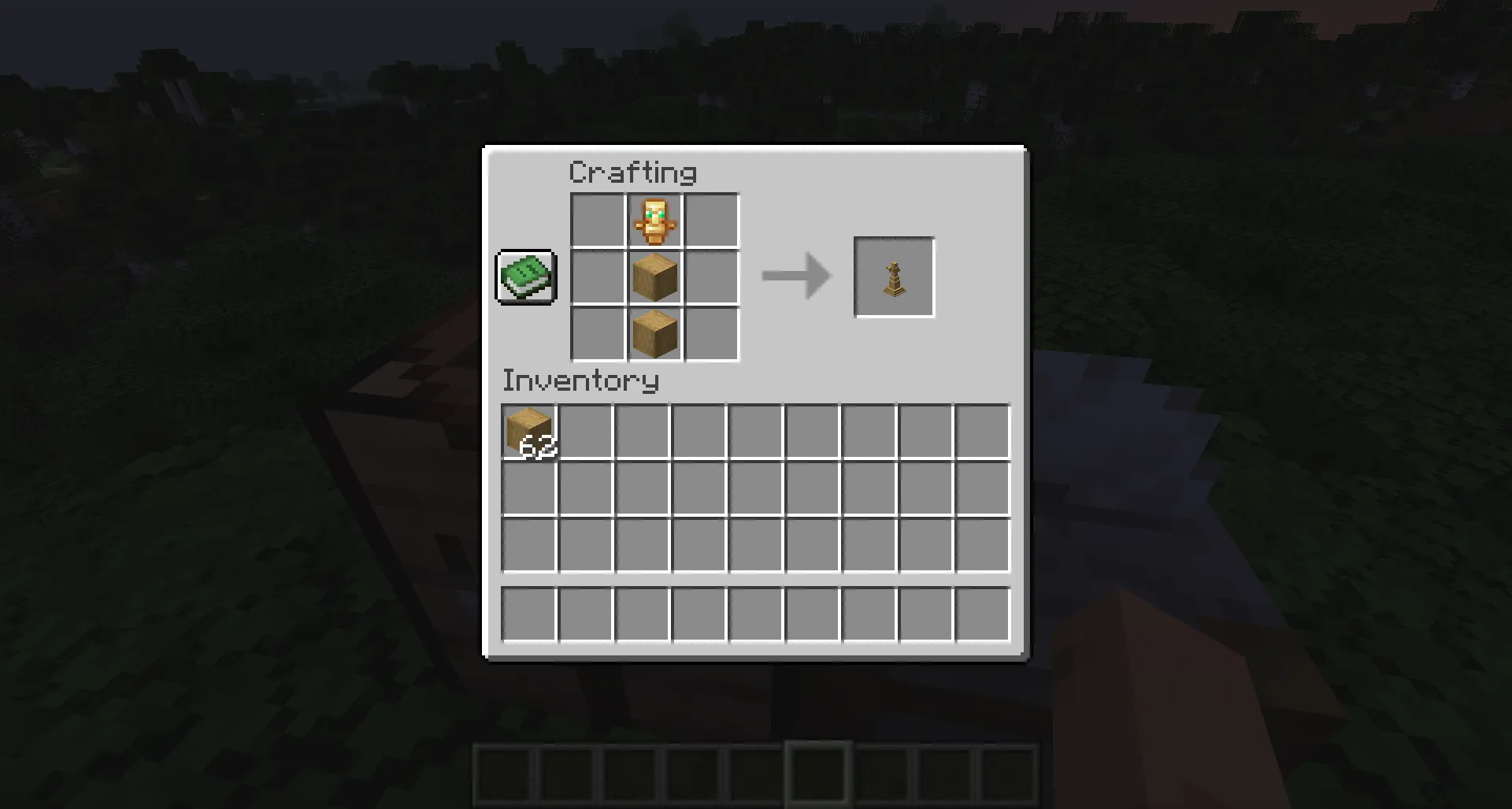Image resolution: width=1512 pixels, height=809 pixels.
Task: Click the top-left crafting grid slot
Action: pyautogui.click(x=595, y=221)
